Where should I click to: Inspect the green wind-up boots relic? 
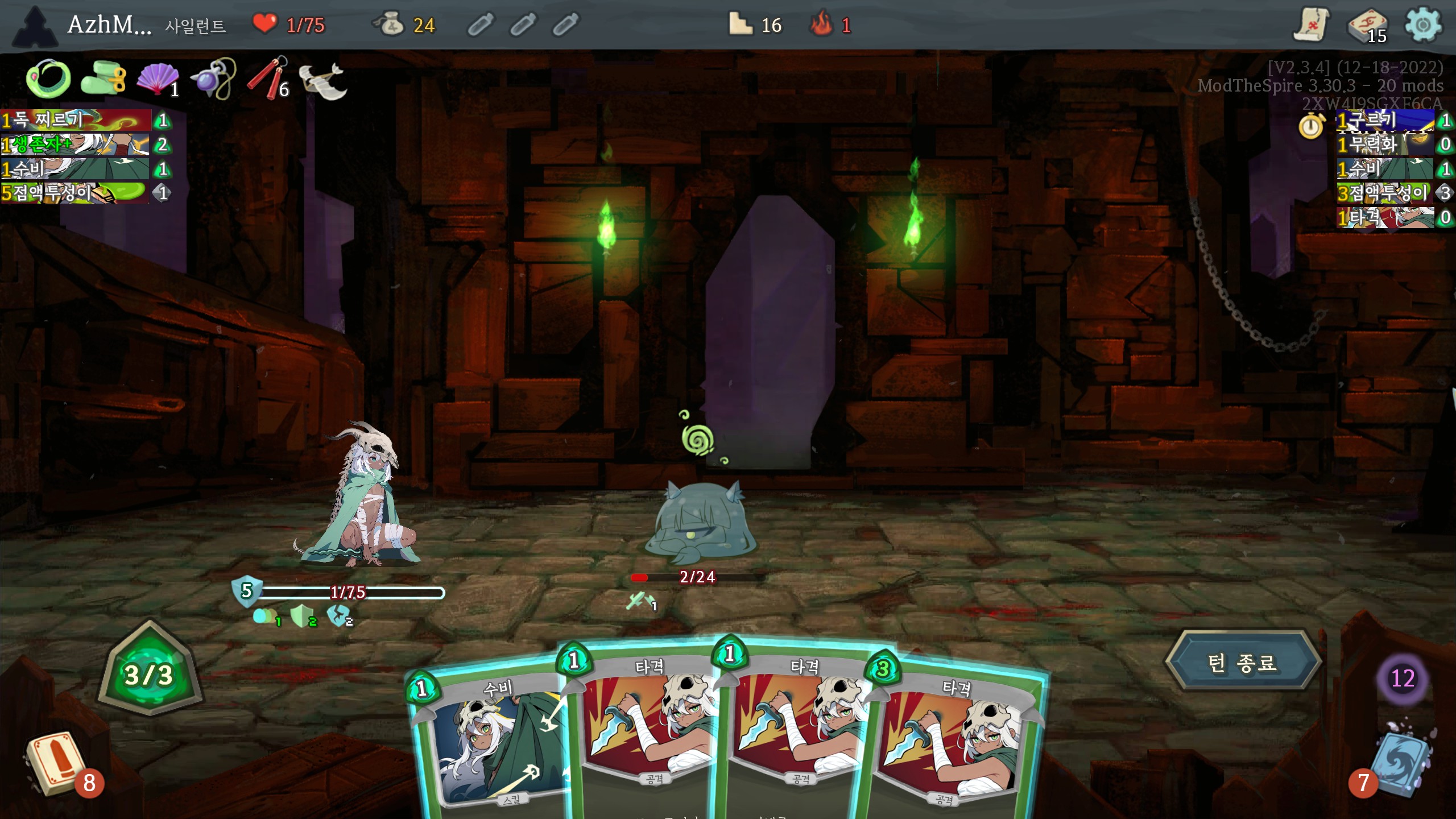click(x=102, y=78)
